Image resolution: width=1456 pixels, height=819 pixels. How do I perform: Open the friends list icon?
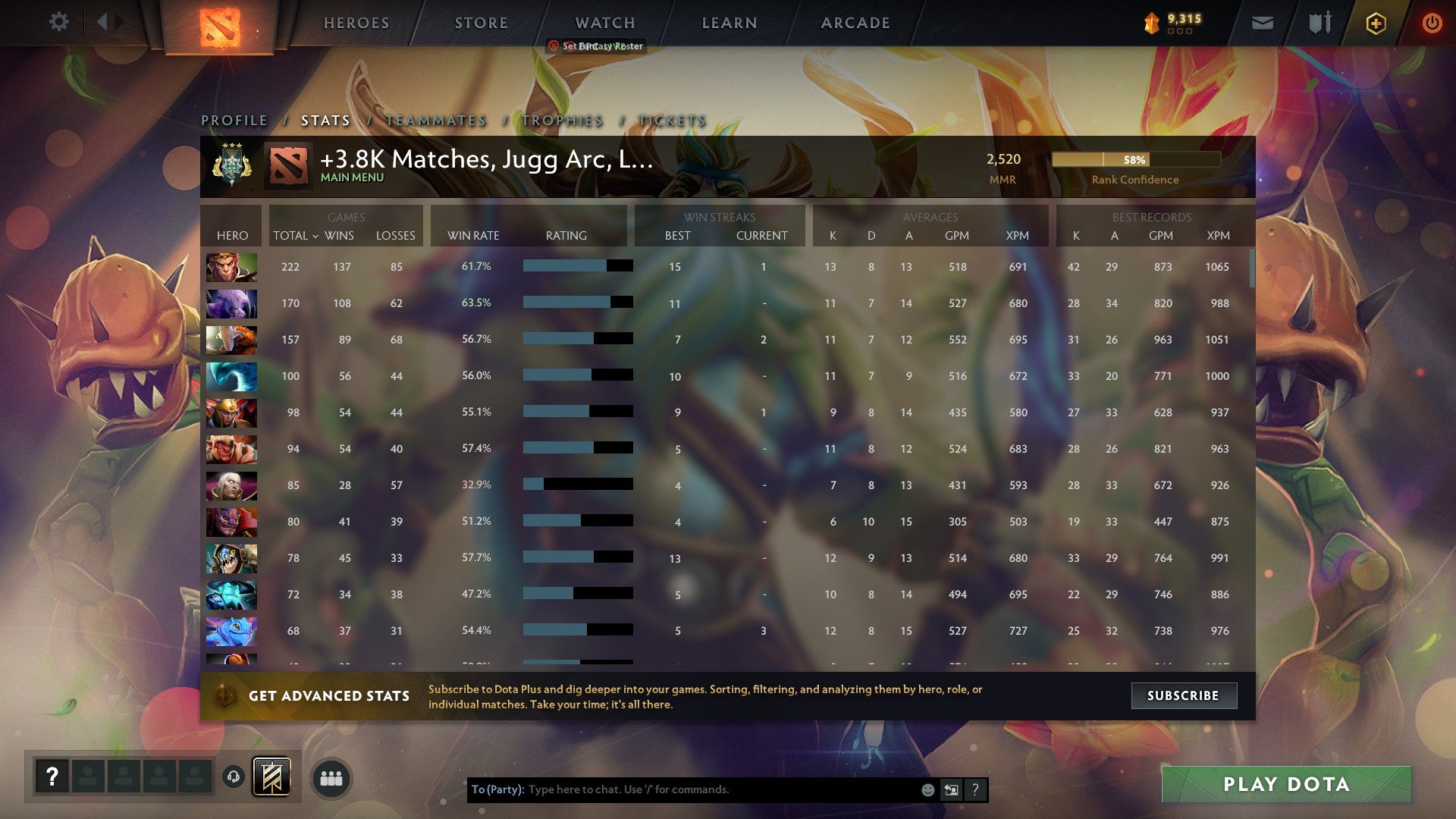pyautogui.click(x=331, y=777)
